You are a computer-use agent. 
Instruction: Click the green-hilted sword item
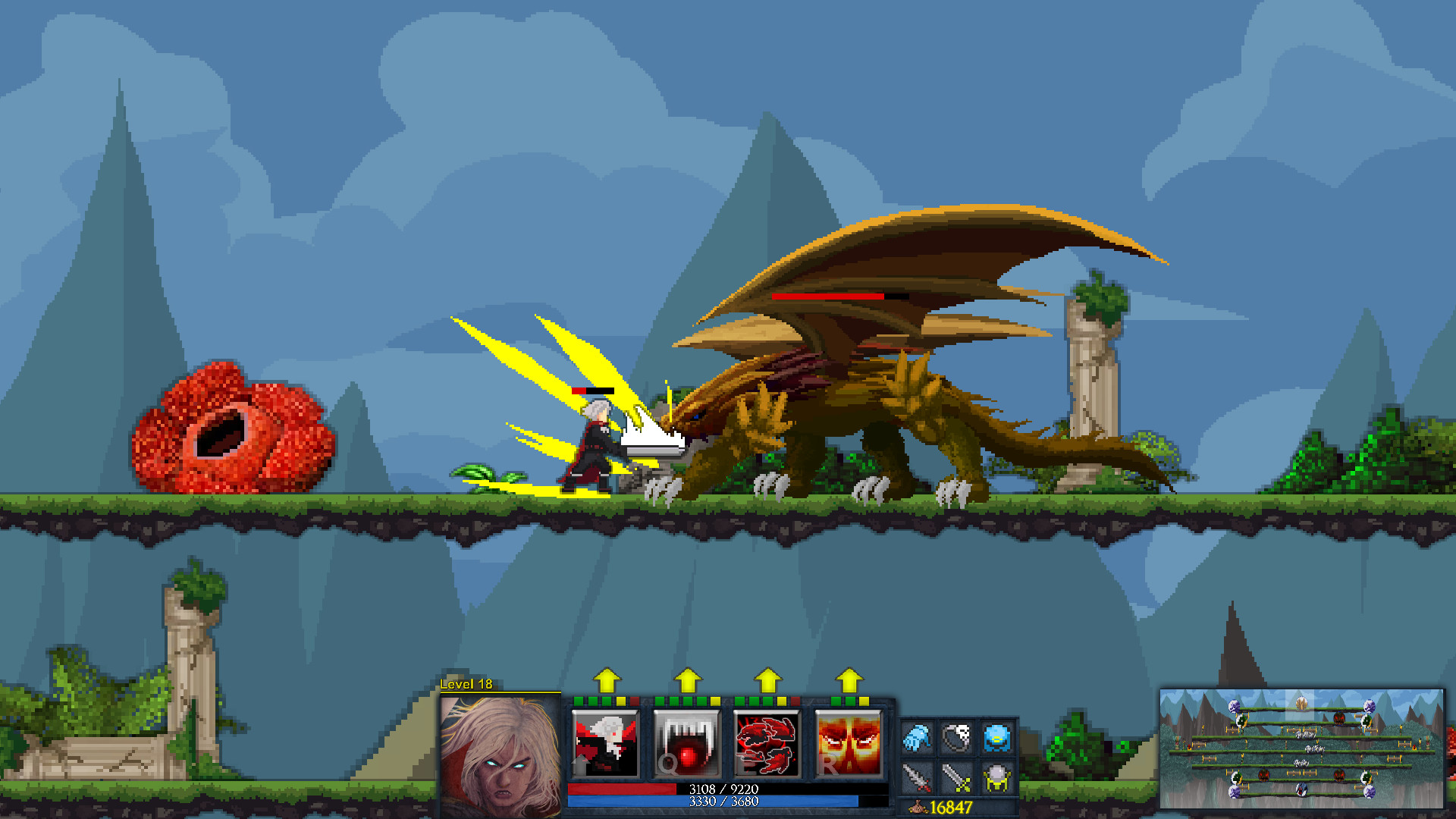[957, 777]
